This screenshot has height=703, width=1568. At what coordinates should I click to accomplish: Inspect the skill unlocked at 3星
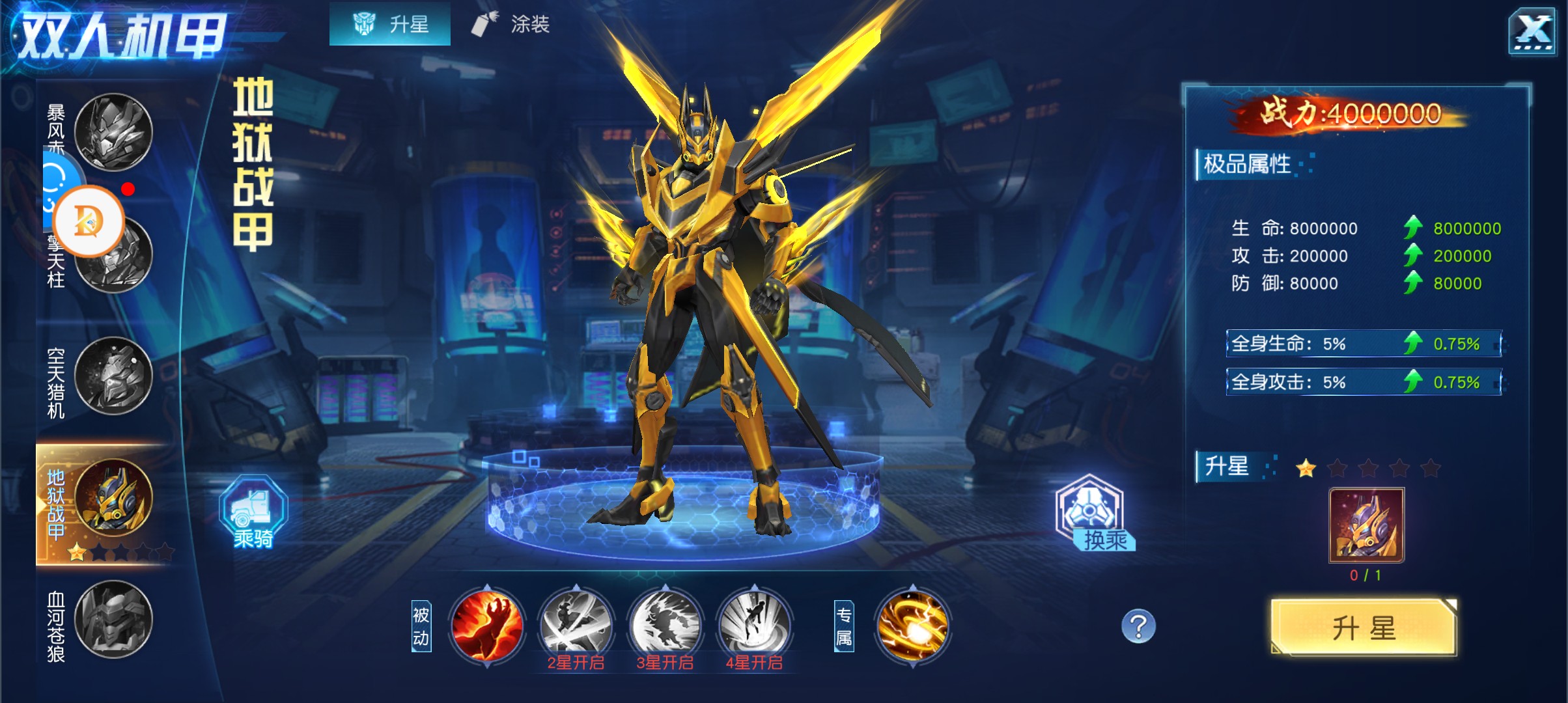[665, 625]
